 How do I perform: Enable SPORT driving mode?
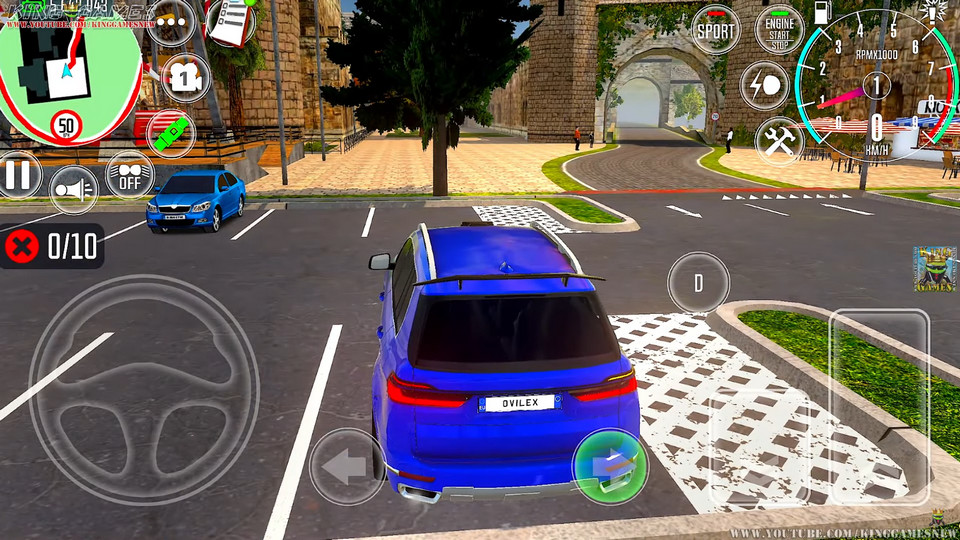(716, 29)
